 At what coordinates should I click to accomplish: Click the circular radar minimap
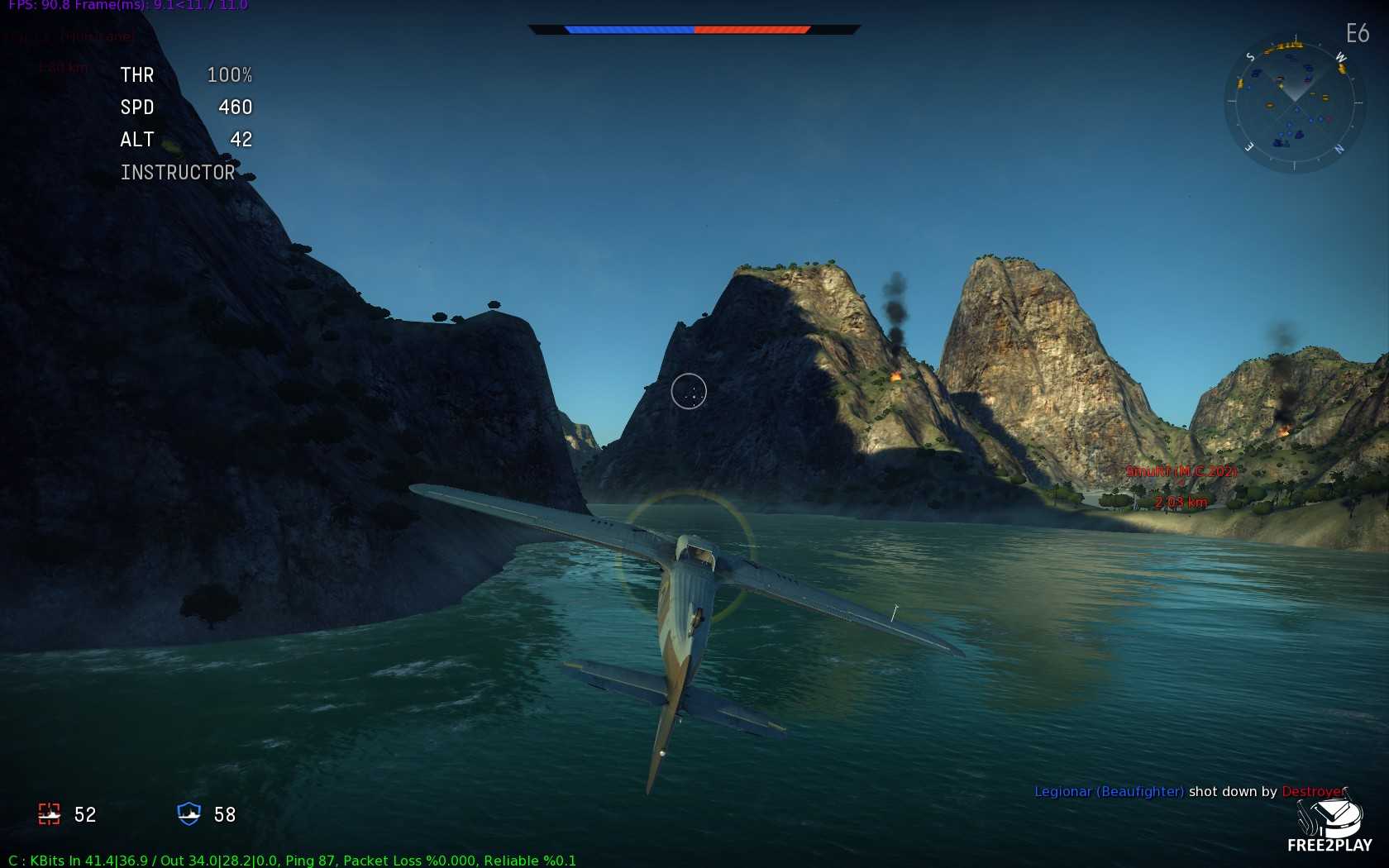coord(1293,103)
